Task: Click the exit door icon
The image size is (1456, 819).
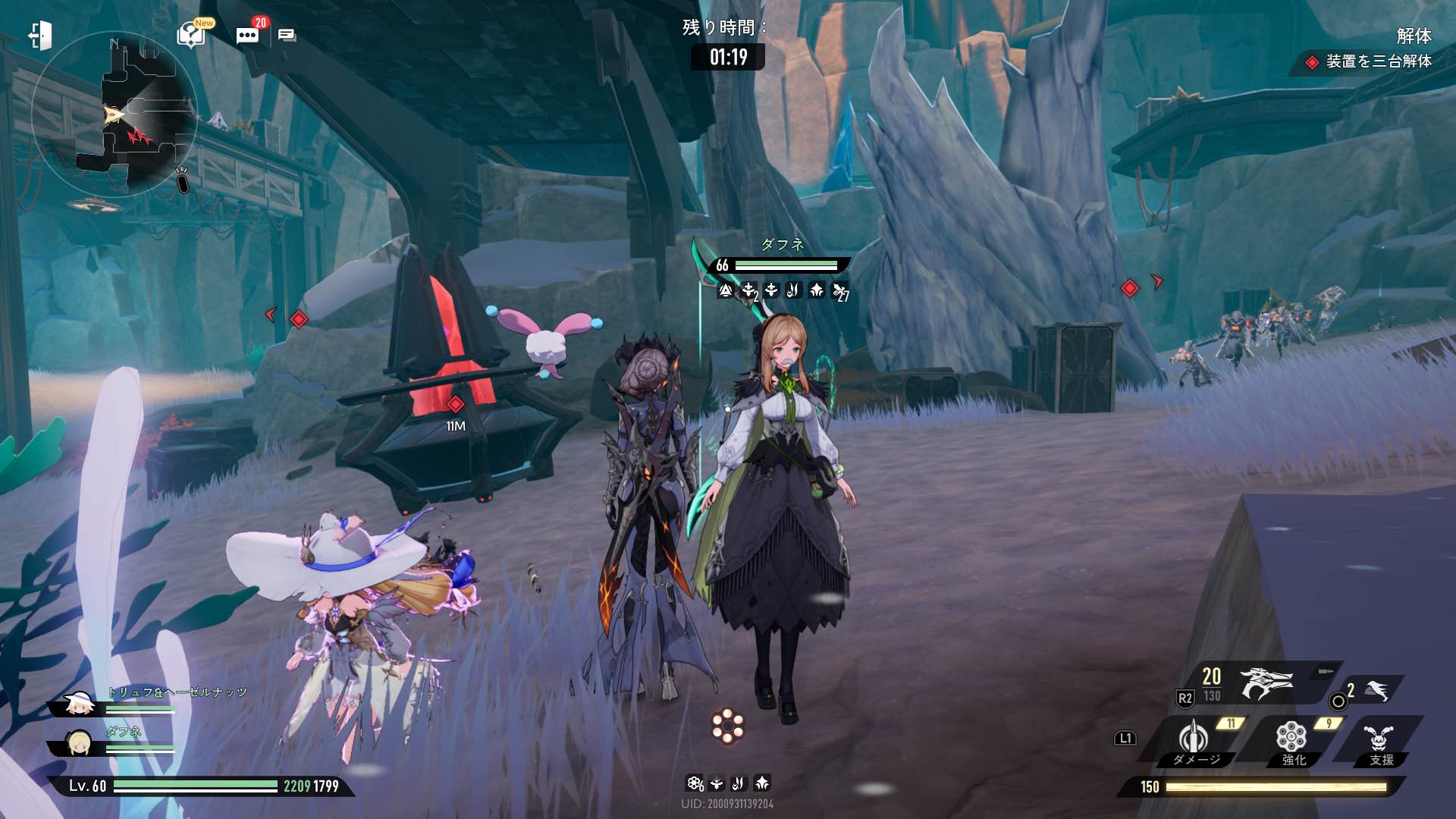Action: point(40,36)
